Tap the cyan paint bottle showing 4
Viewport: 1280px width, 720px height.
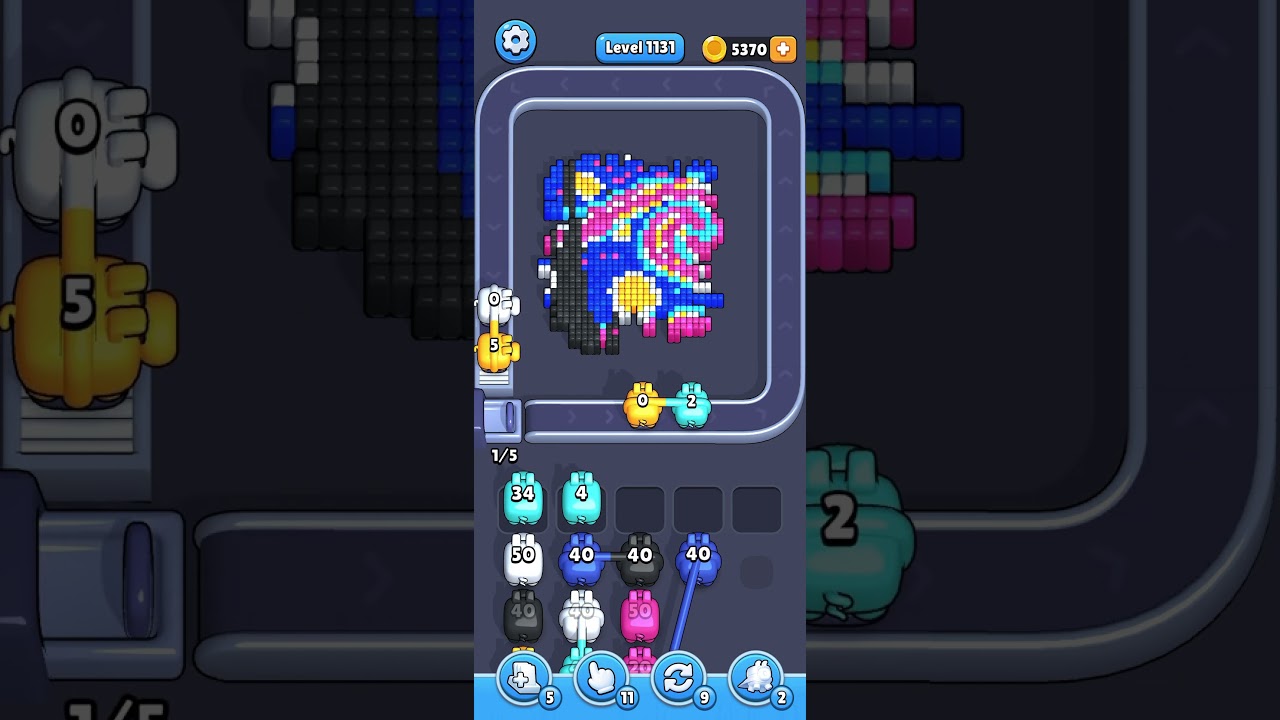click(583, 502)
